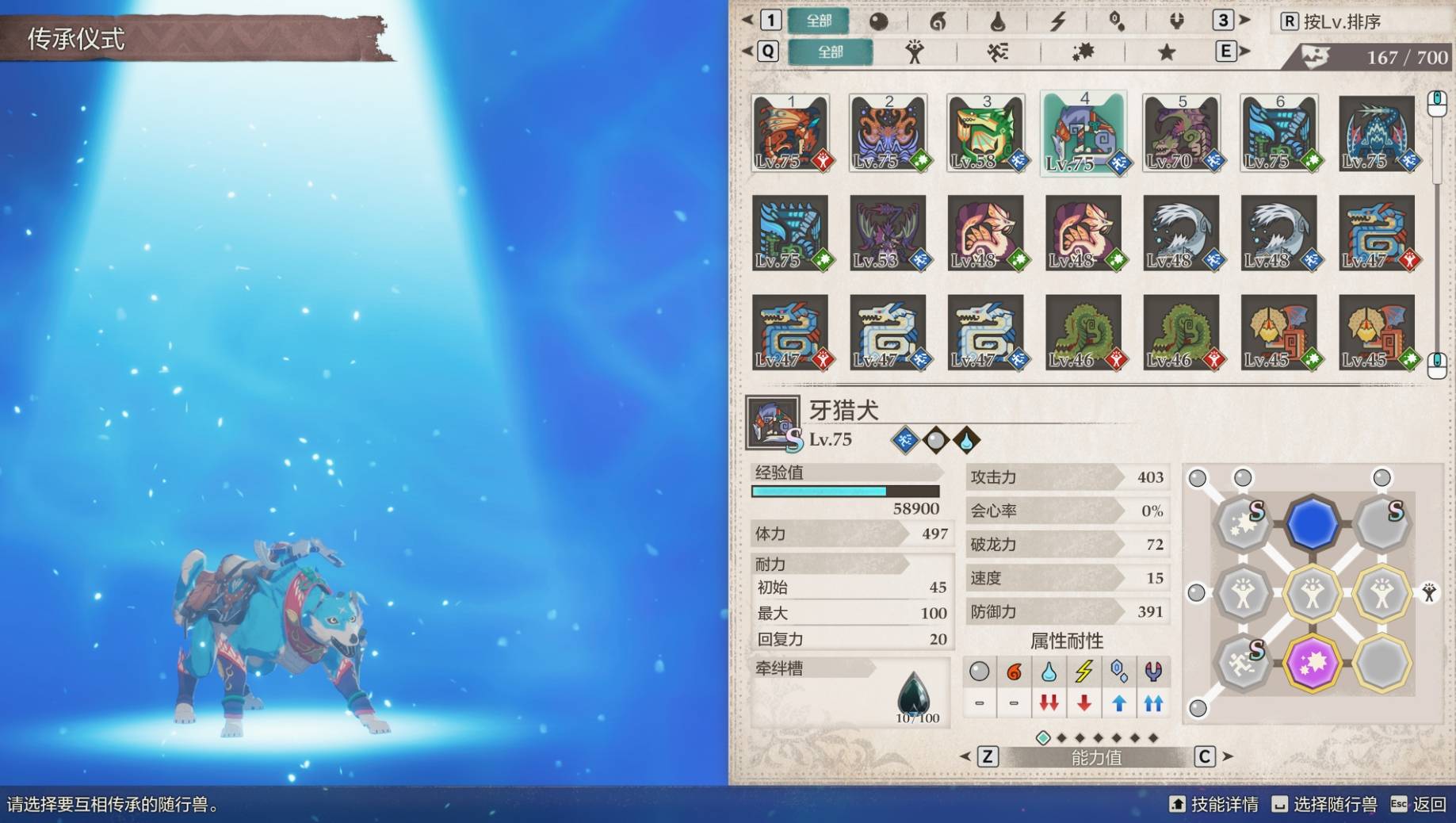Open 技能详情 skill details
The image size is (1456, 823).
[x=1214, y=805]
